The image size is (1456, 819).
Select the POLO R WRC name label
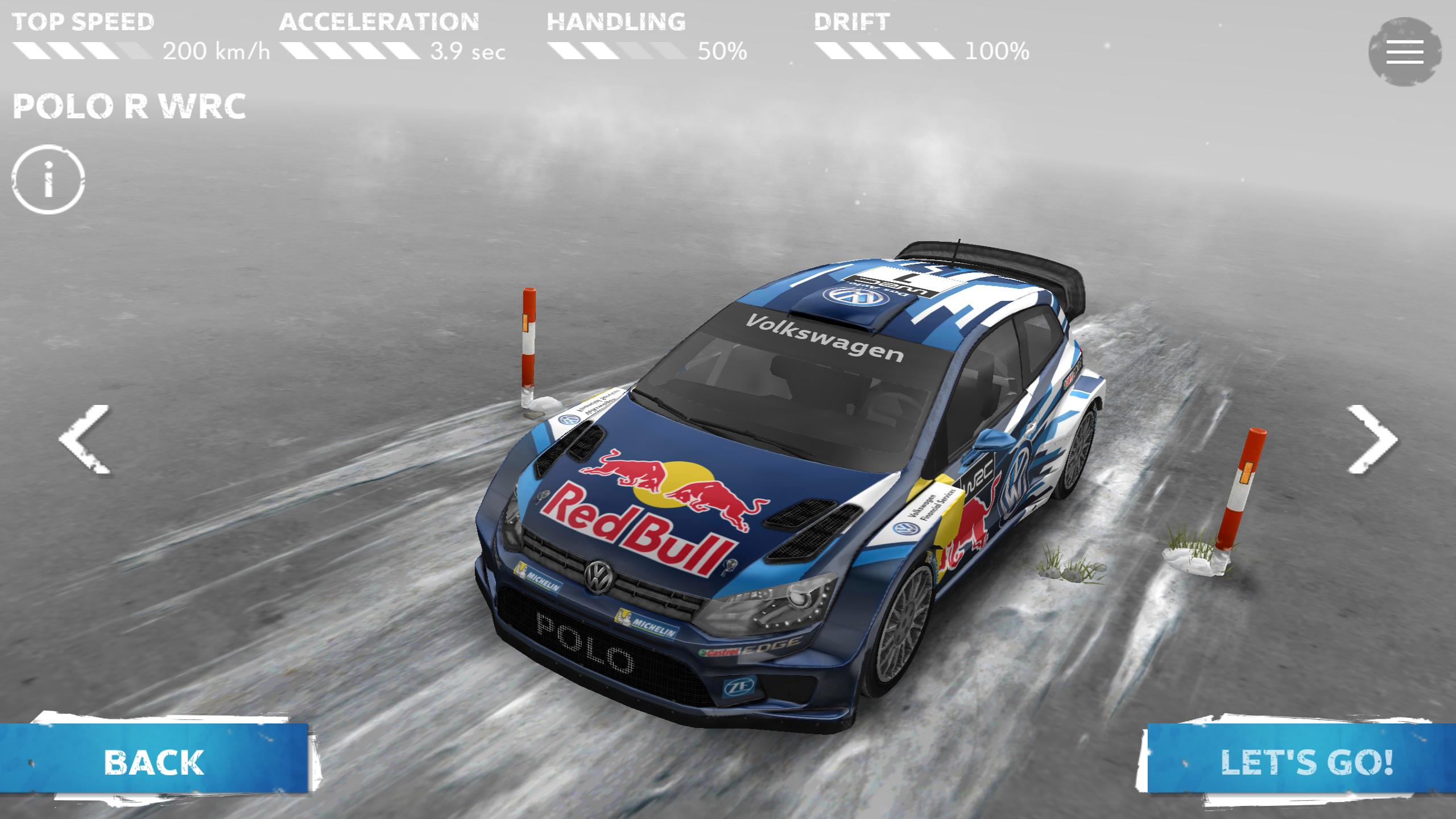click(x=131, y=105)
